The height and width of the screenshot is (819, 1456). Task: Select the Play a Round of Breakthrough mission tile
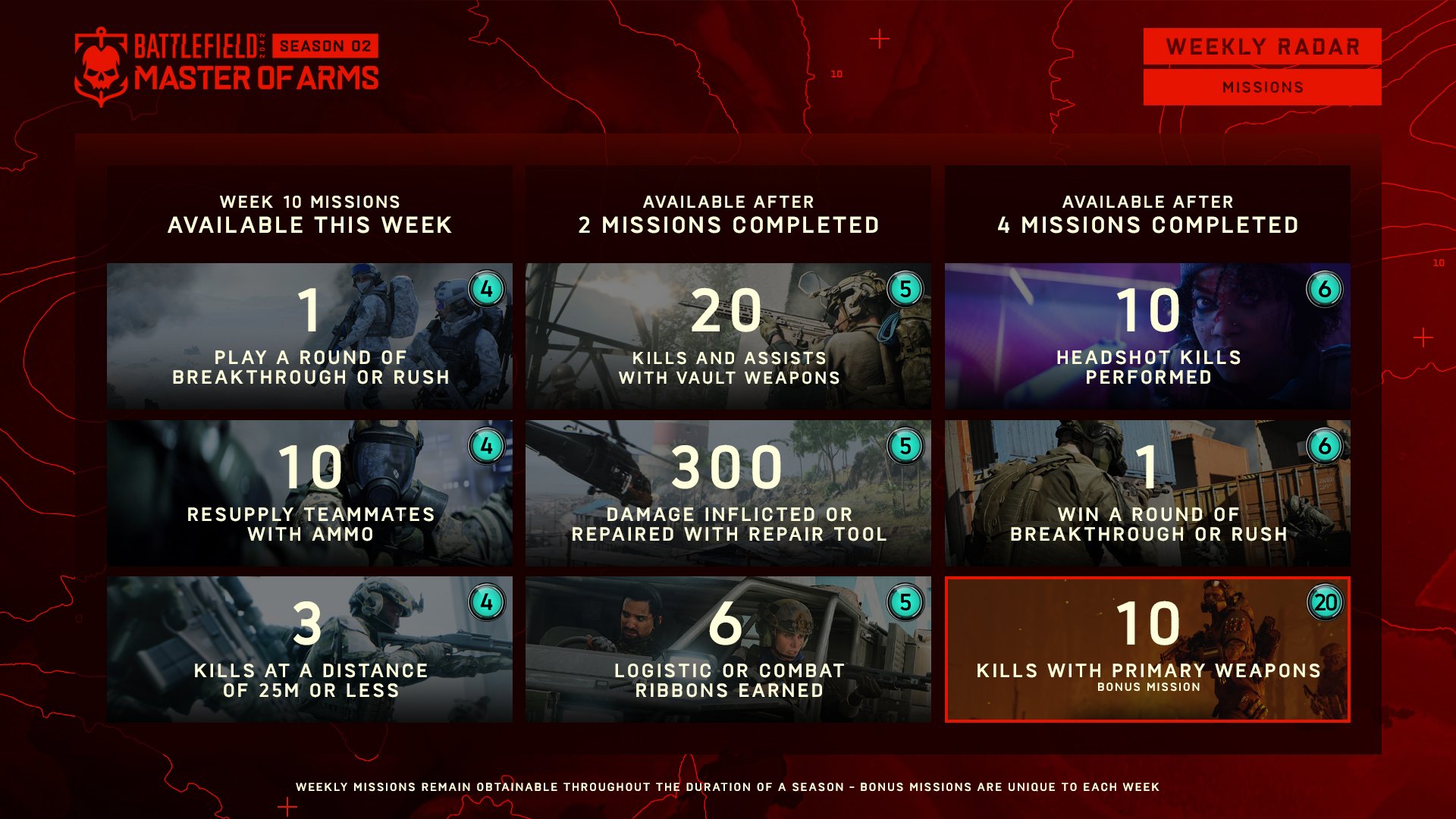309,336
